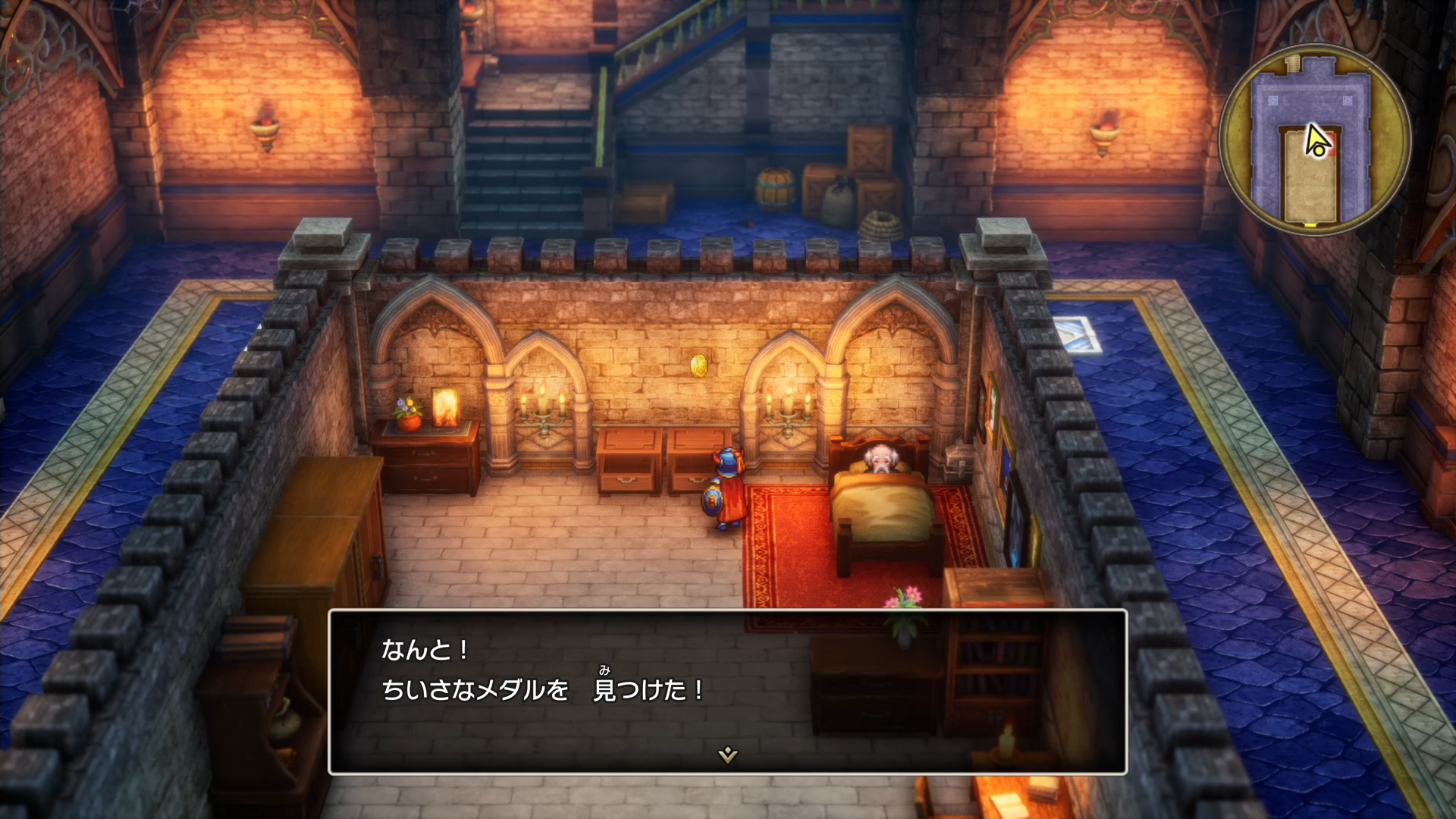Click the circular minimap
1456x819 pixels.
(x=1313, y=140)
